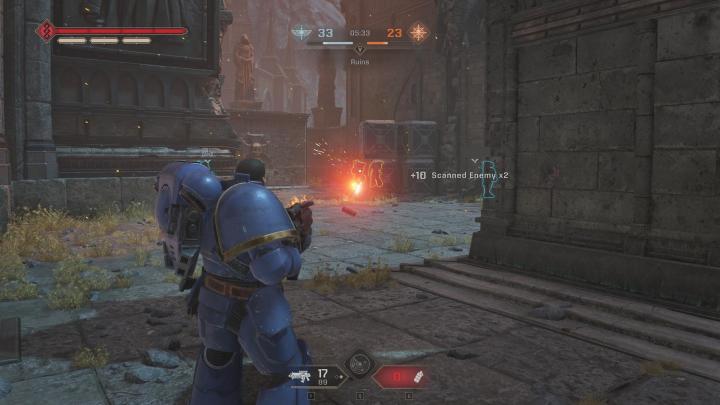The height and width of the screenshot is (405, 720).
Task: Click the red class emblem beside health bar
Action: [44, 31]
